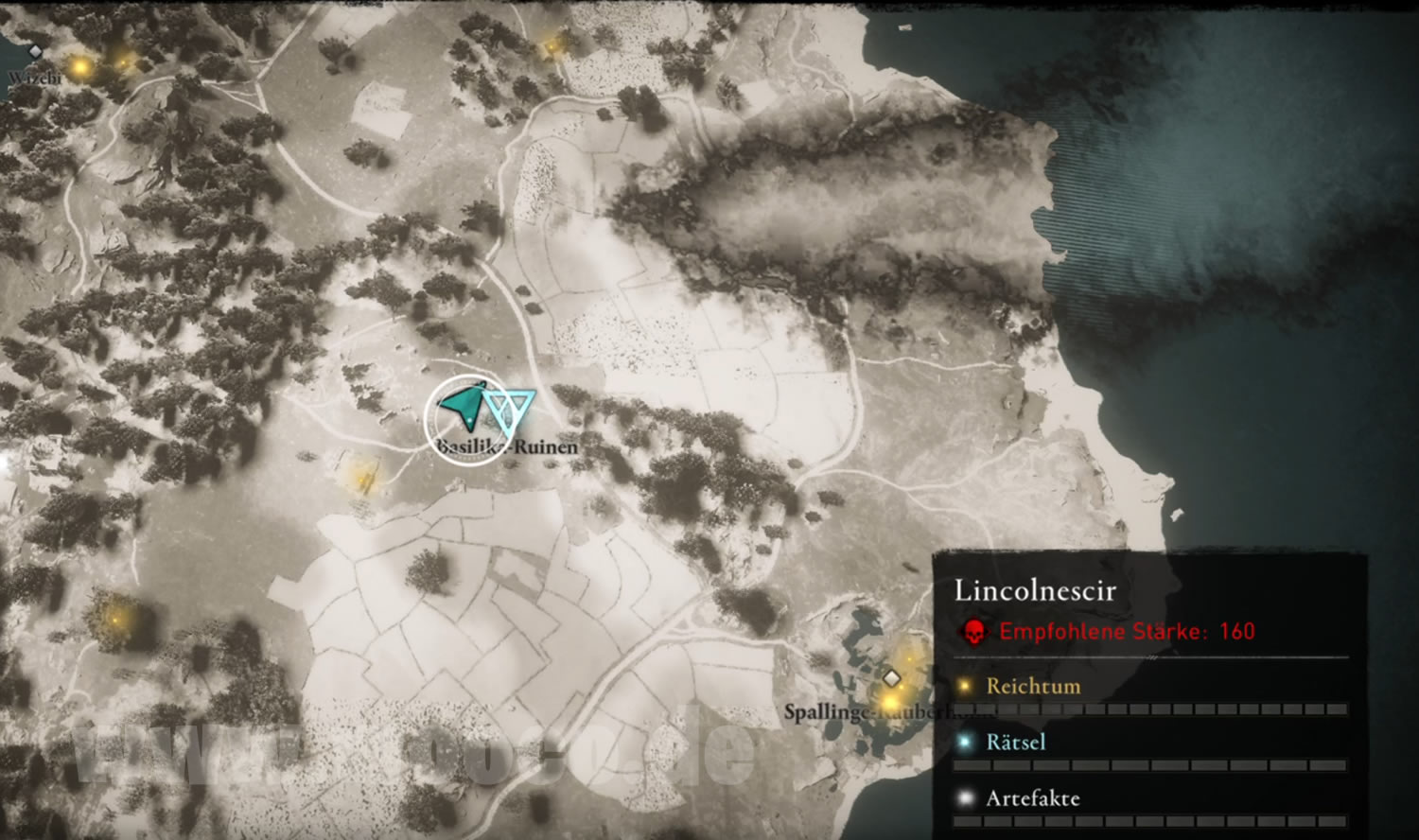This screenshot has height=840, width=1419.
Task: Click the teal player arrow marker
Action: (464, 407)
